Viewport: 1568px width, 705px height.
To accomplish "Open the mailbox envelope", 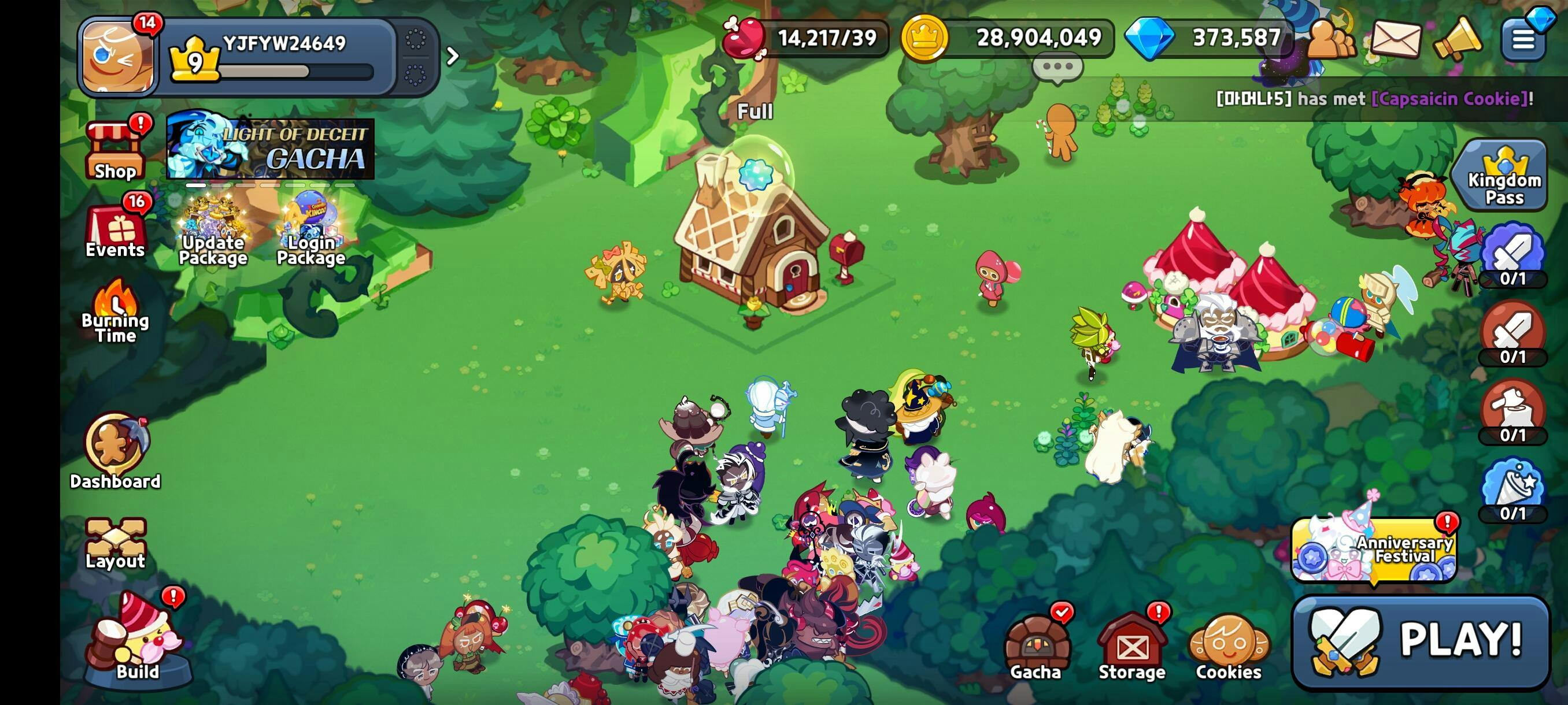I will click(1395, 39).
